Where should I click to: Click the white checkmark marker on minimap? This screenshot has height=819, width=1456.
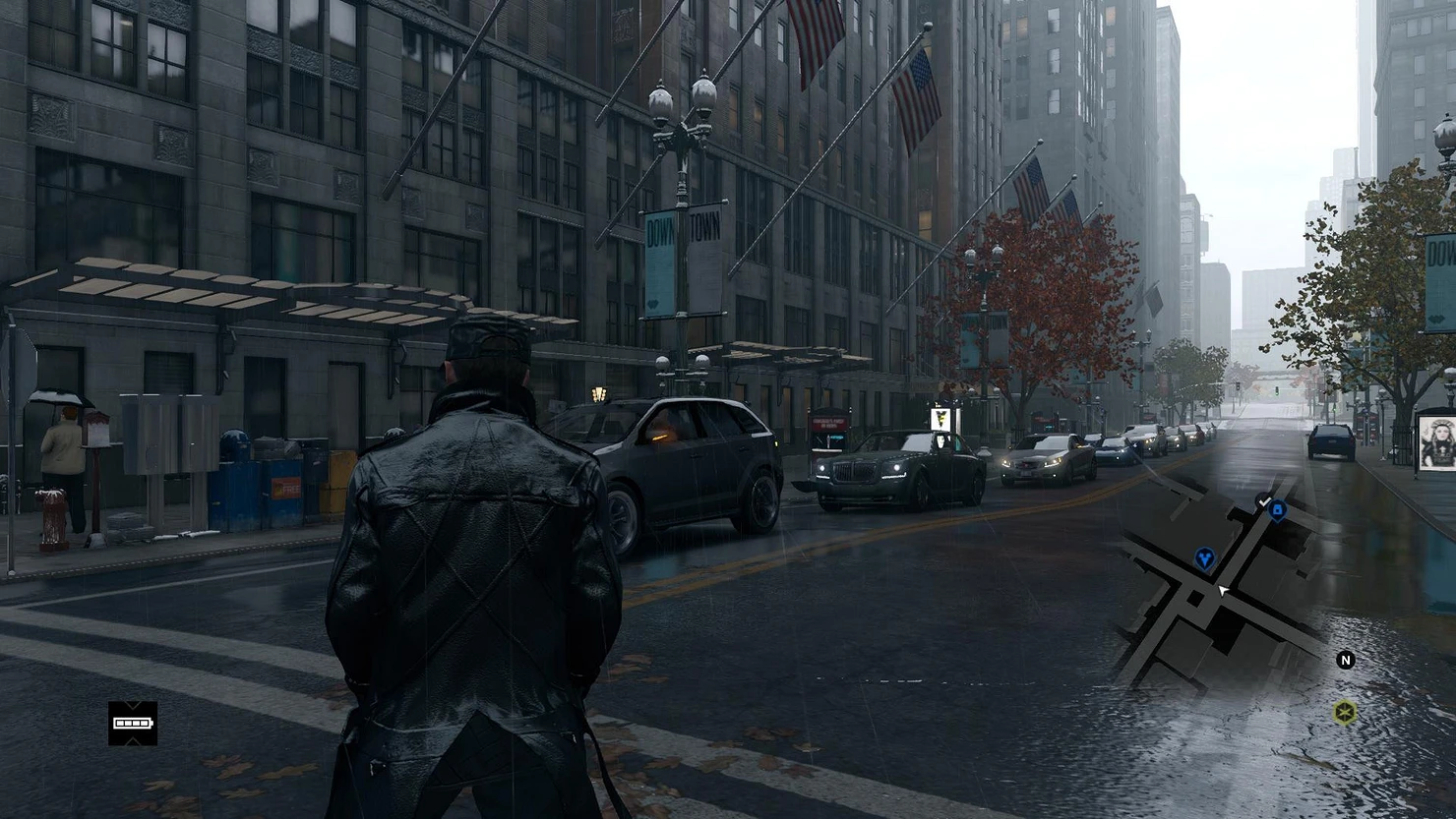coord(1263,501)
